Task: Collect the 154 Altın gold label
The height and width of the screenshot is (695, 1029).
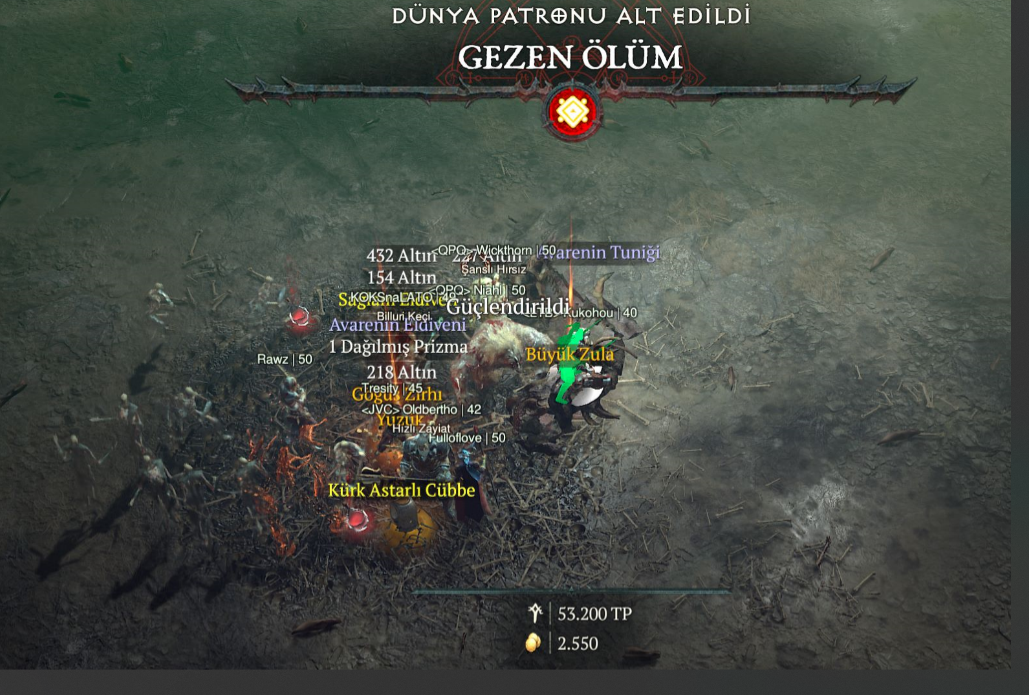Action: click(x=401, y=277)
